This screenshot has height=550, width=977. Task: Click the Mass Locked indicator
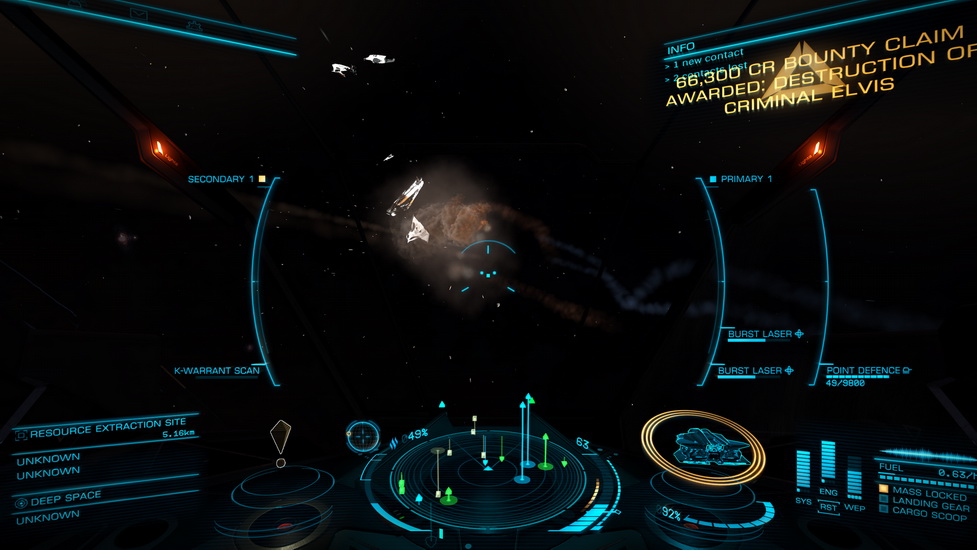click(x=928, y=495)
